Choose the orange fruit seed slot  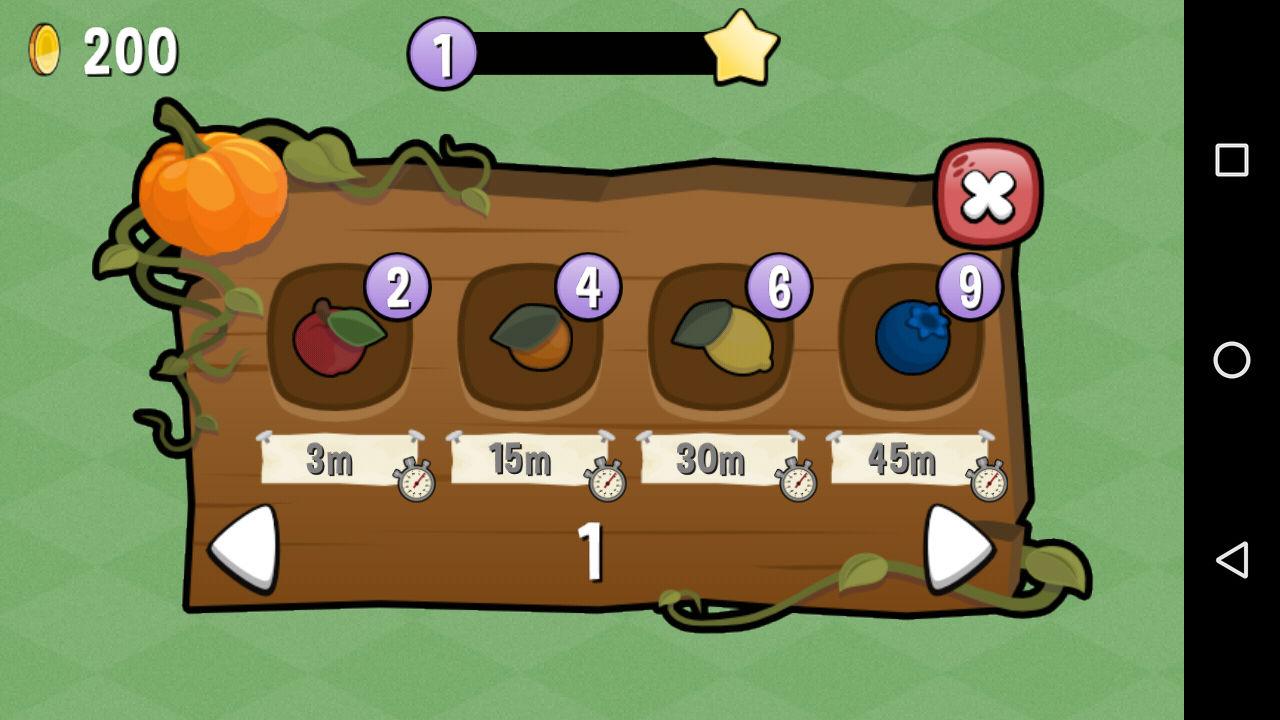click(x=530, y=338)
